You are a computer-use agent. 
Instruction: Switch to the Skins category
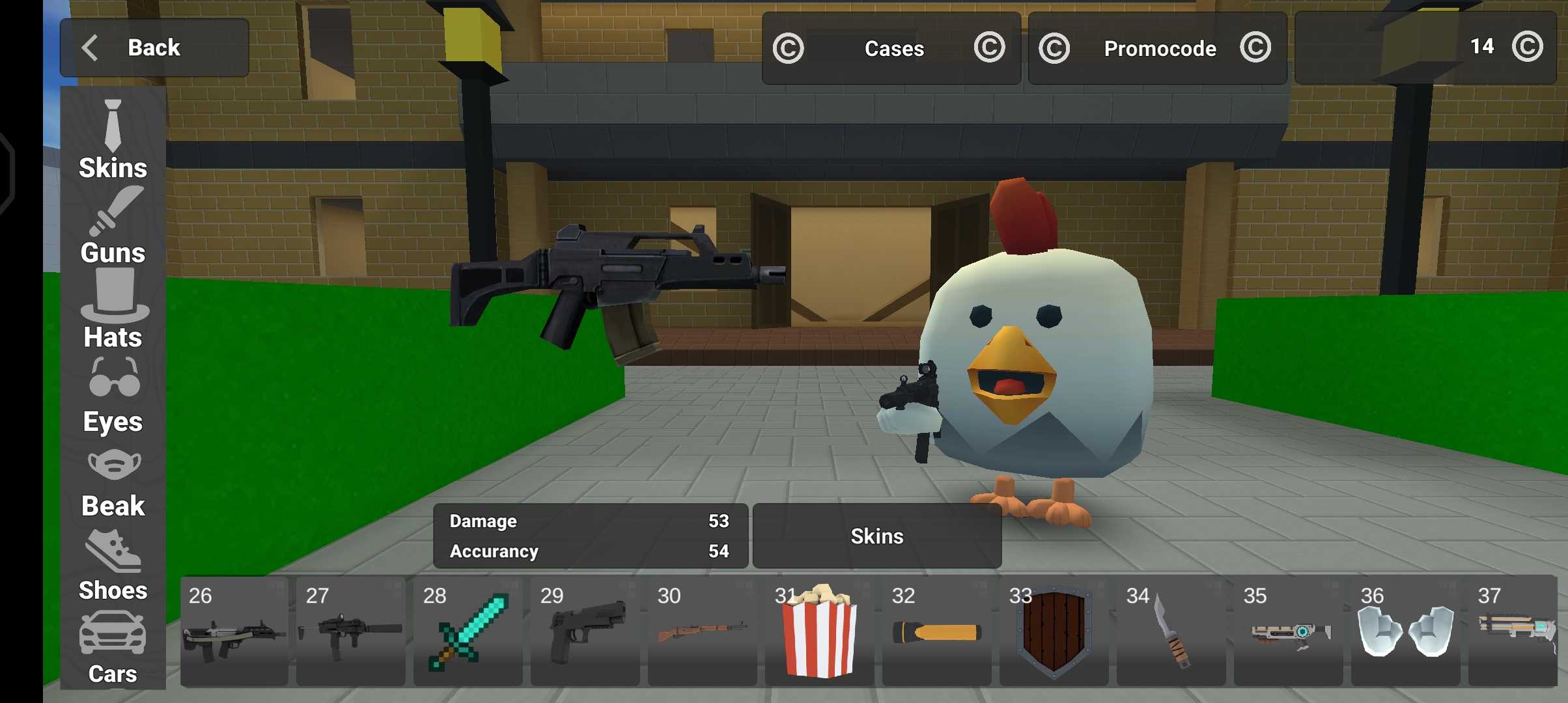pos(113,140)
